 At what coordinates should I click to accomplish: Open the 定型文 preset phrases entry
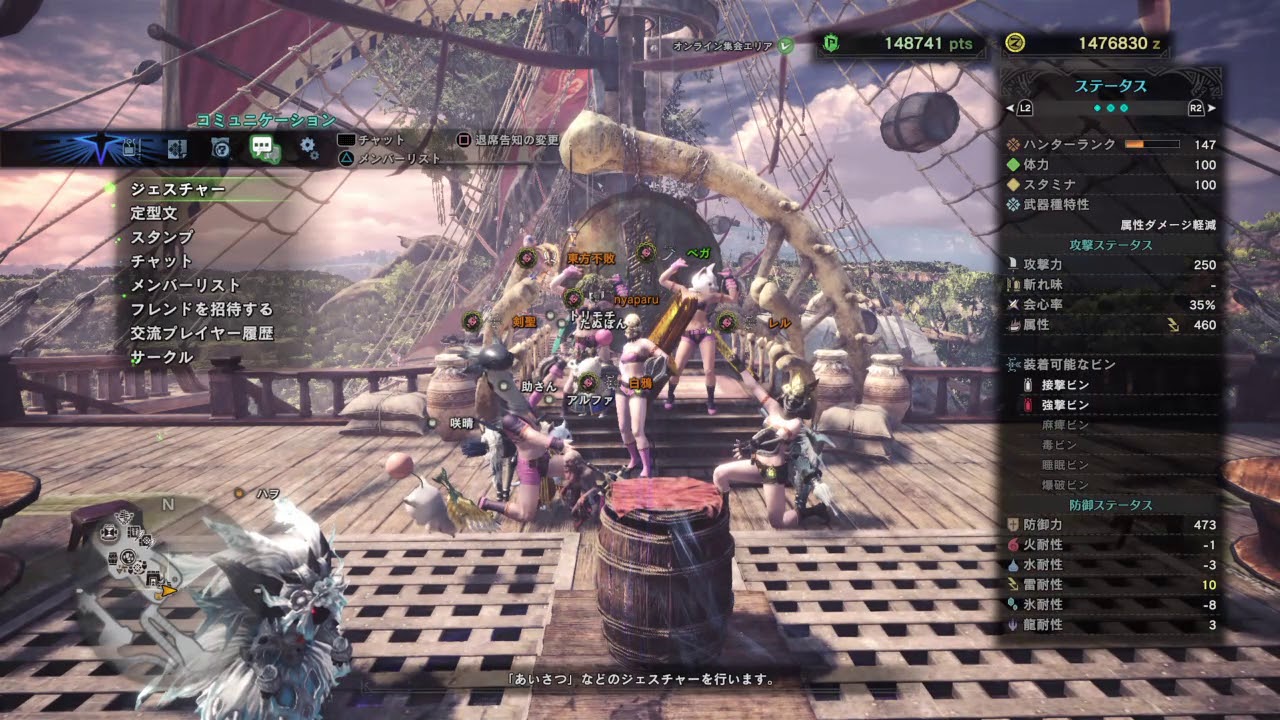click(x=154, y=213)
